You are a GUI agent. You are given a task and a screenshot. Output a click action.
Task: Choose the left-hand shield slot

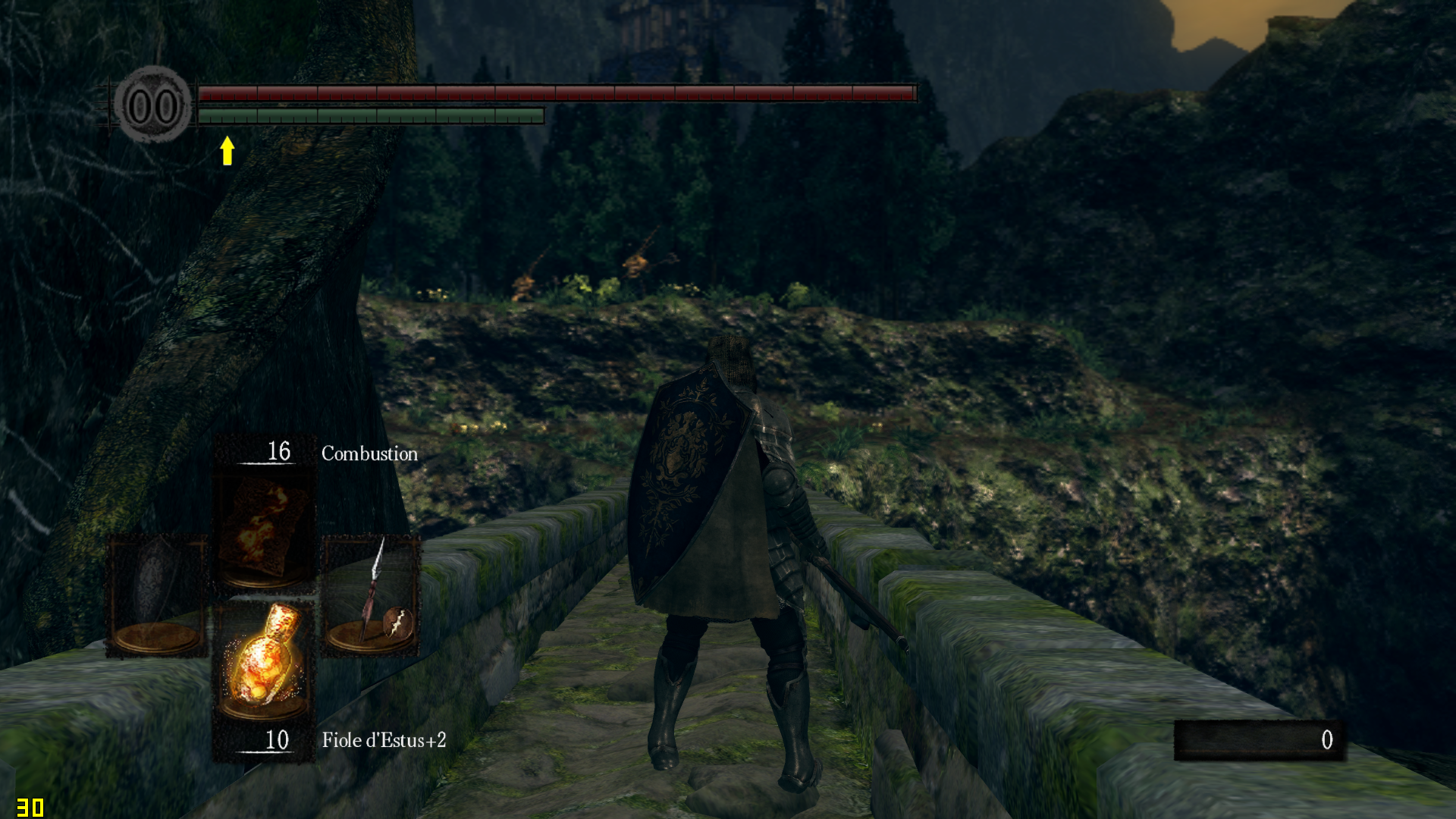pos(157,596)
